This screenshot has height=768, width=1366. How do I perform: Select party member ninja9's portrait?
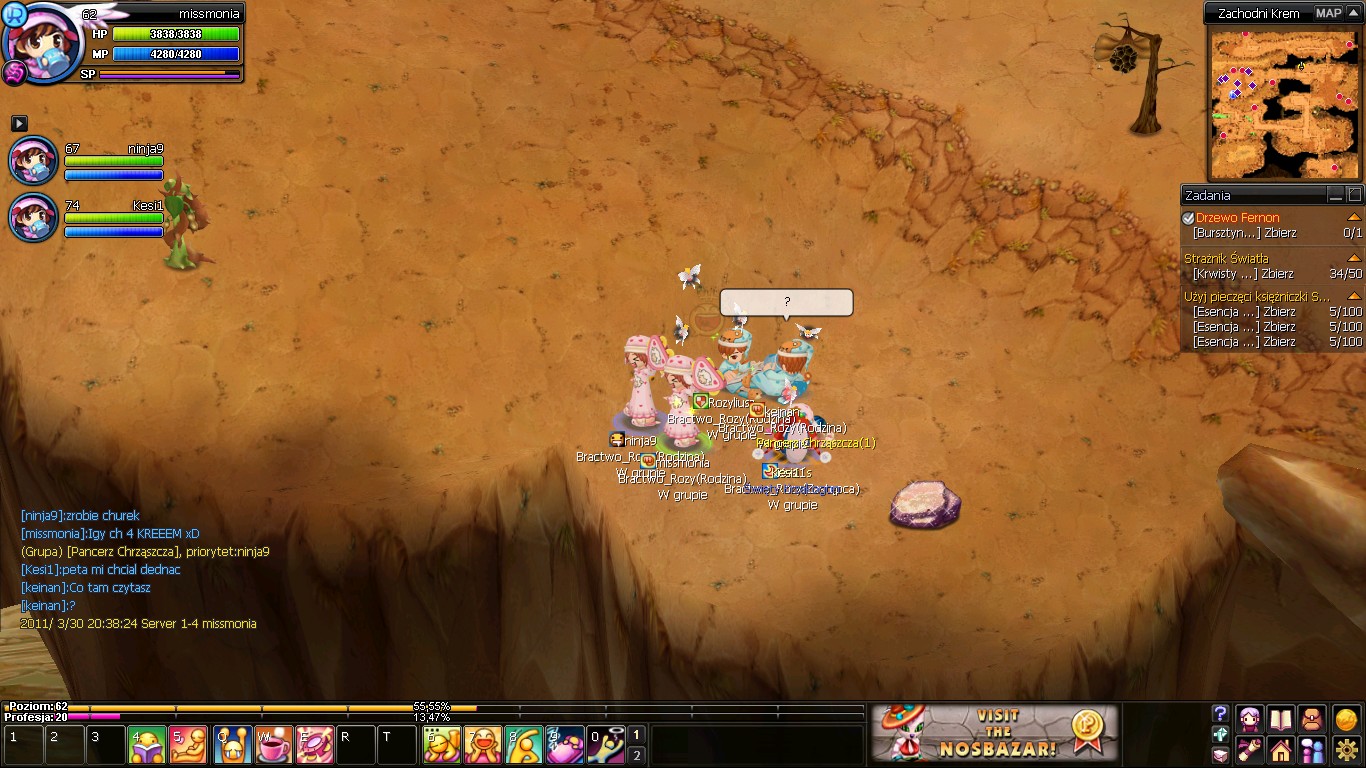[33, 161]
